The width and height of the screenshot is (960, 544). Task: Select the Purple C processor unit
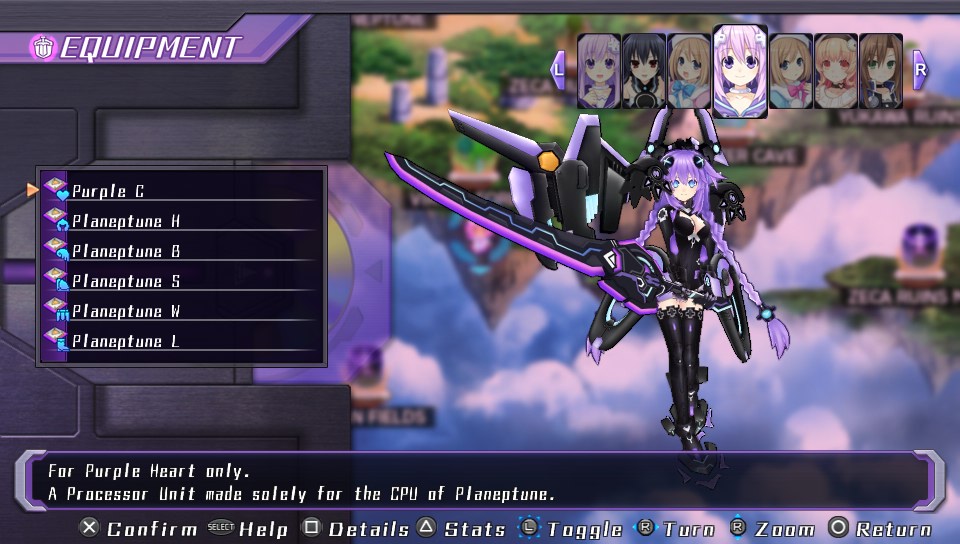tap(180, 190)
